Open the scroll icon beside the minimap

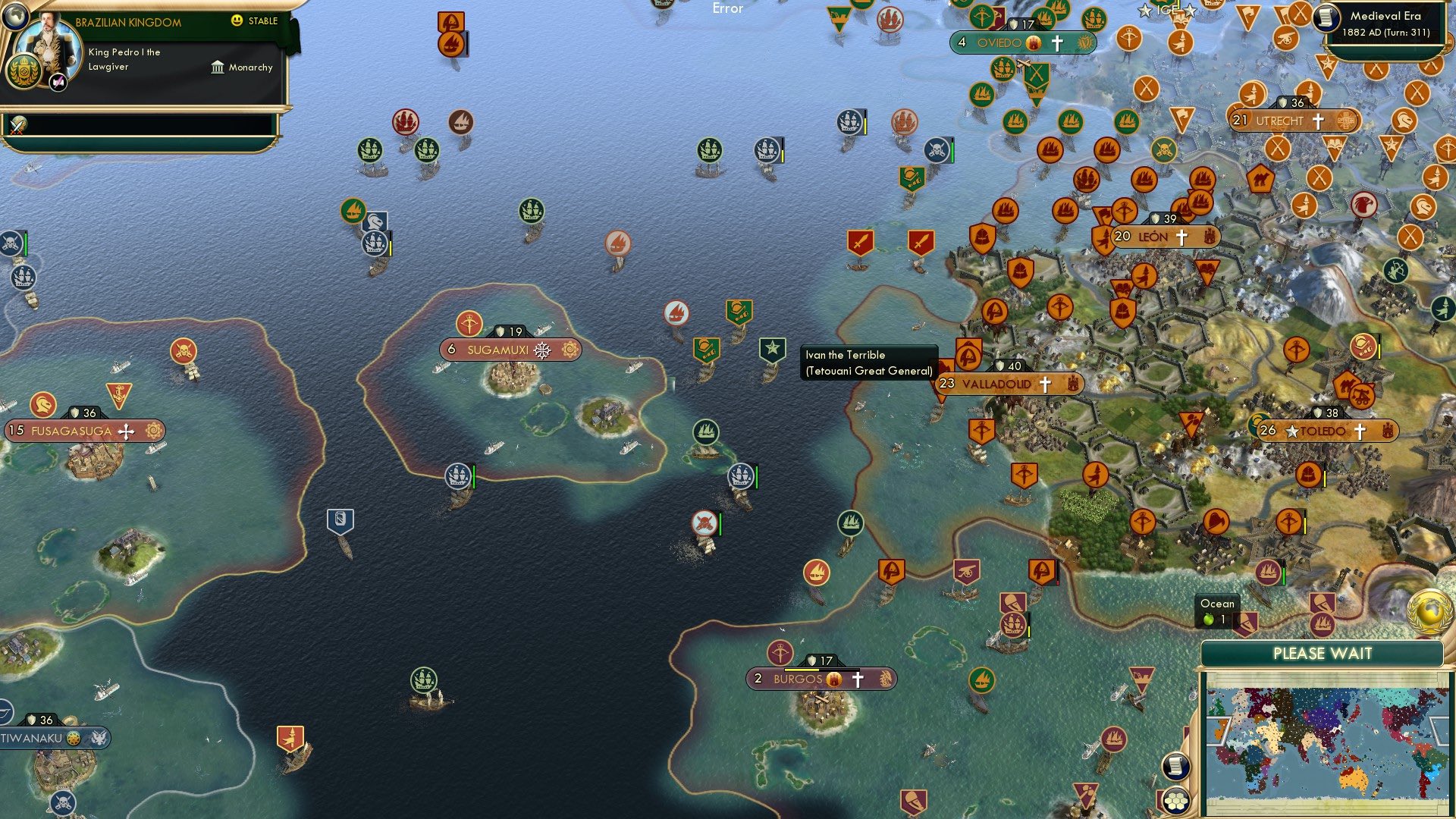coord(1175,766)
